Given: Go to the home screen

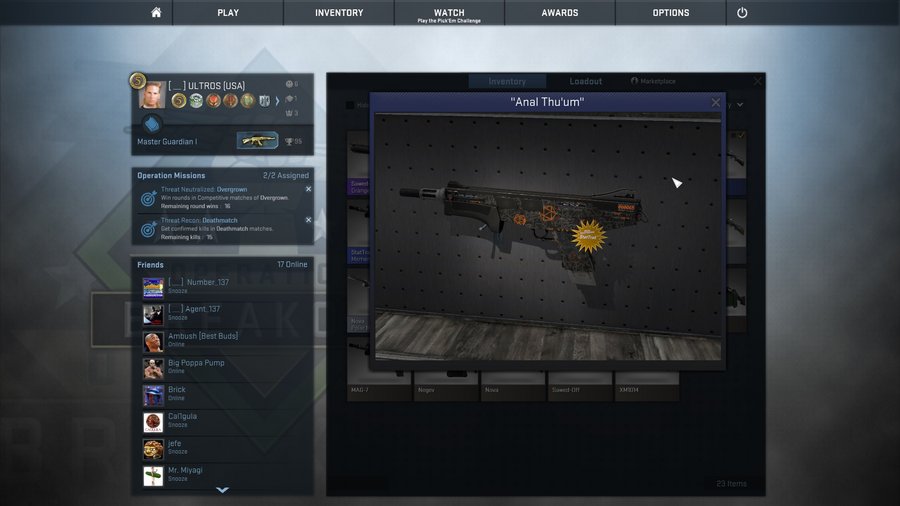Looking at the screenshot, I should coord(155,13).
